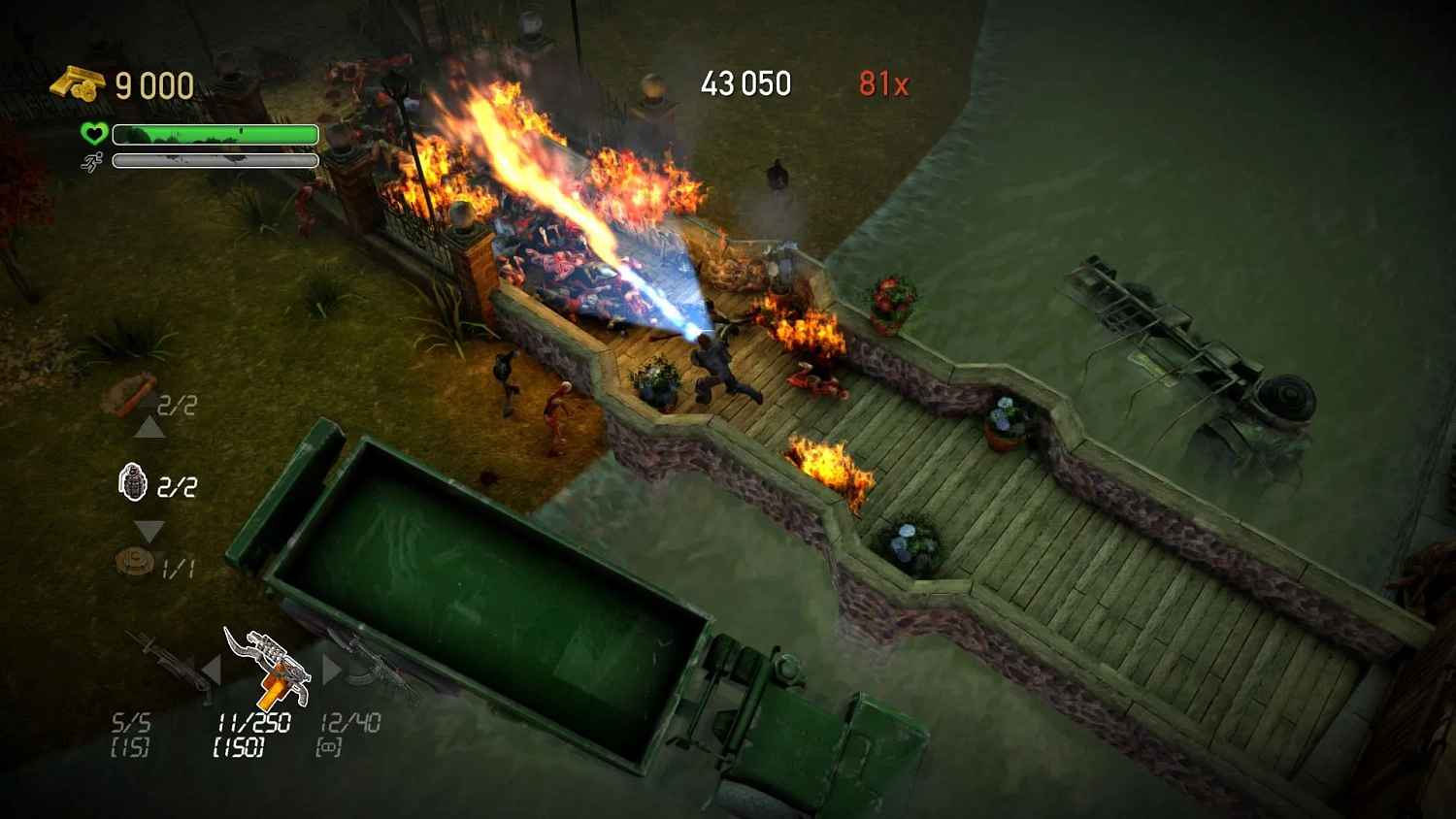Click the right arrow to switch weapons

pos(330,670)
